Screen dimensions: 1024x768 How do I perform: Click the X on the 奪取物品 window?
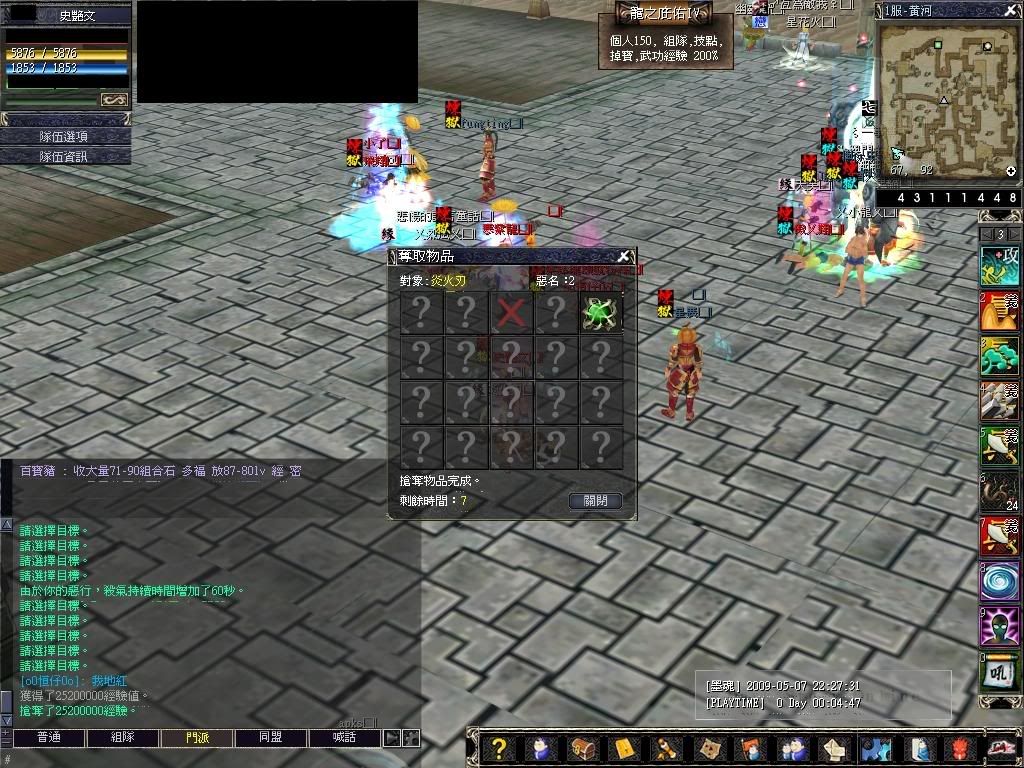tap(624, 256)
